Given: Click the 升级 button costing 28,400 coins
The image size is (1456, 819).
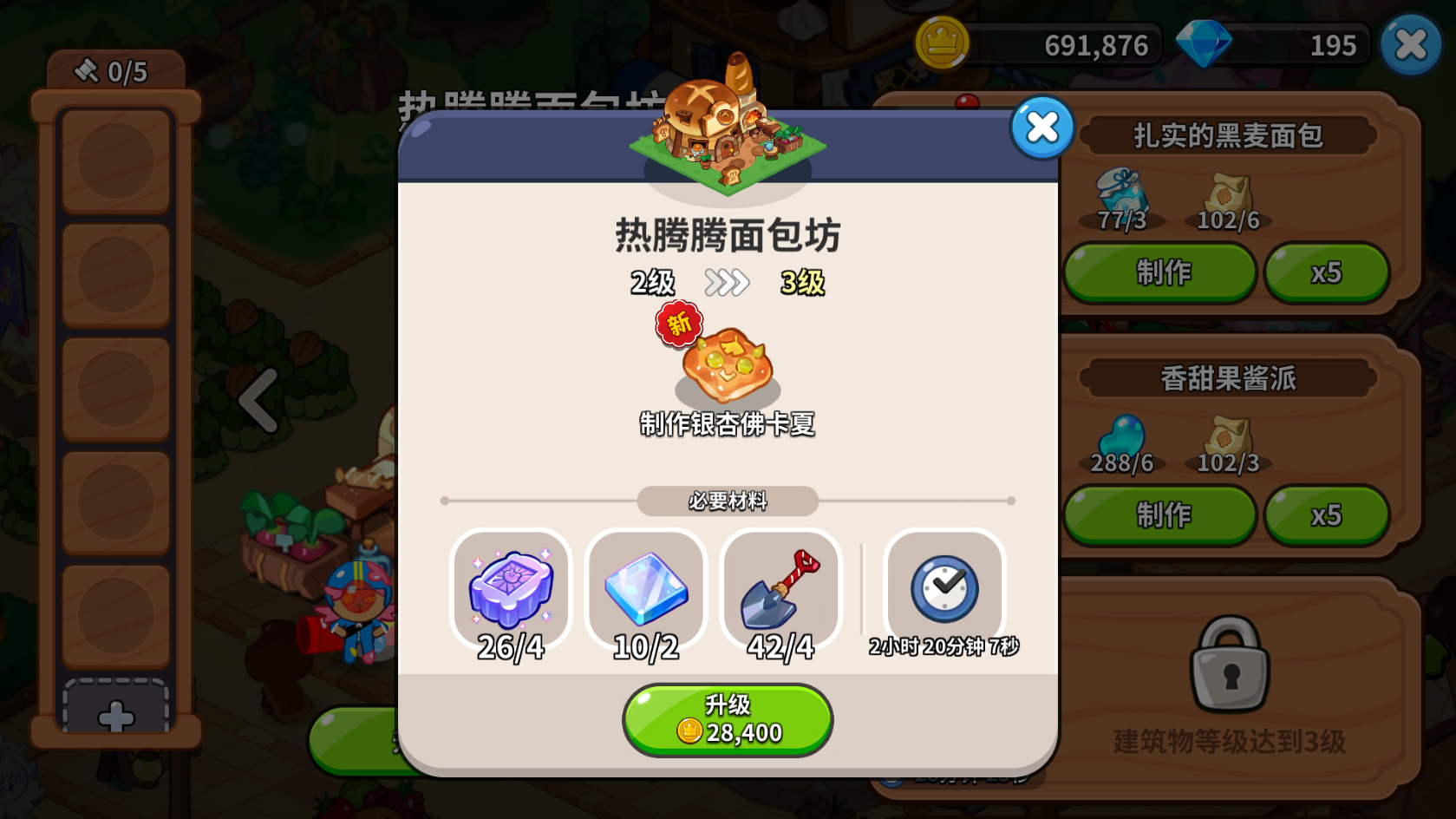Looking at the screenshot, I should click(728, 719).
